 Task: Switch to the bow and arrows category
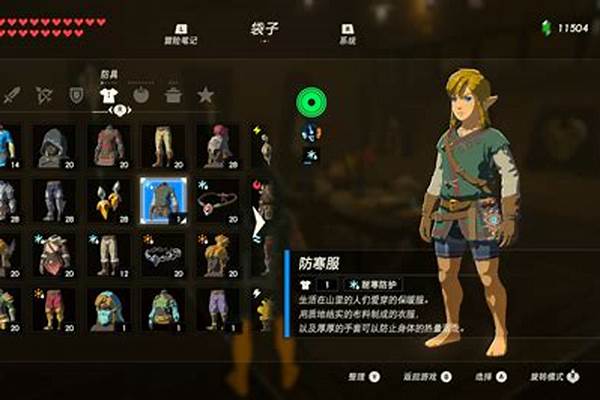[x=44, y=96]
